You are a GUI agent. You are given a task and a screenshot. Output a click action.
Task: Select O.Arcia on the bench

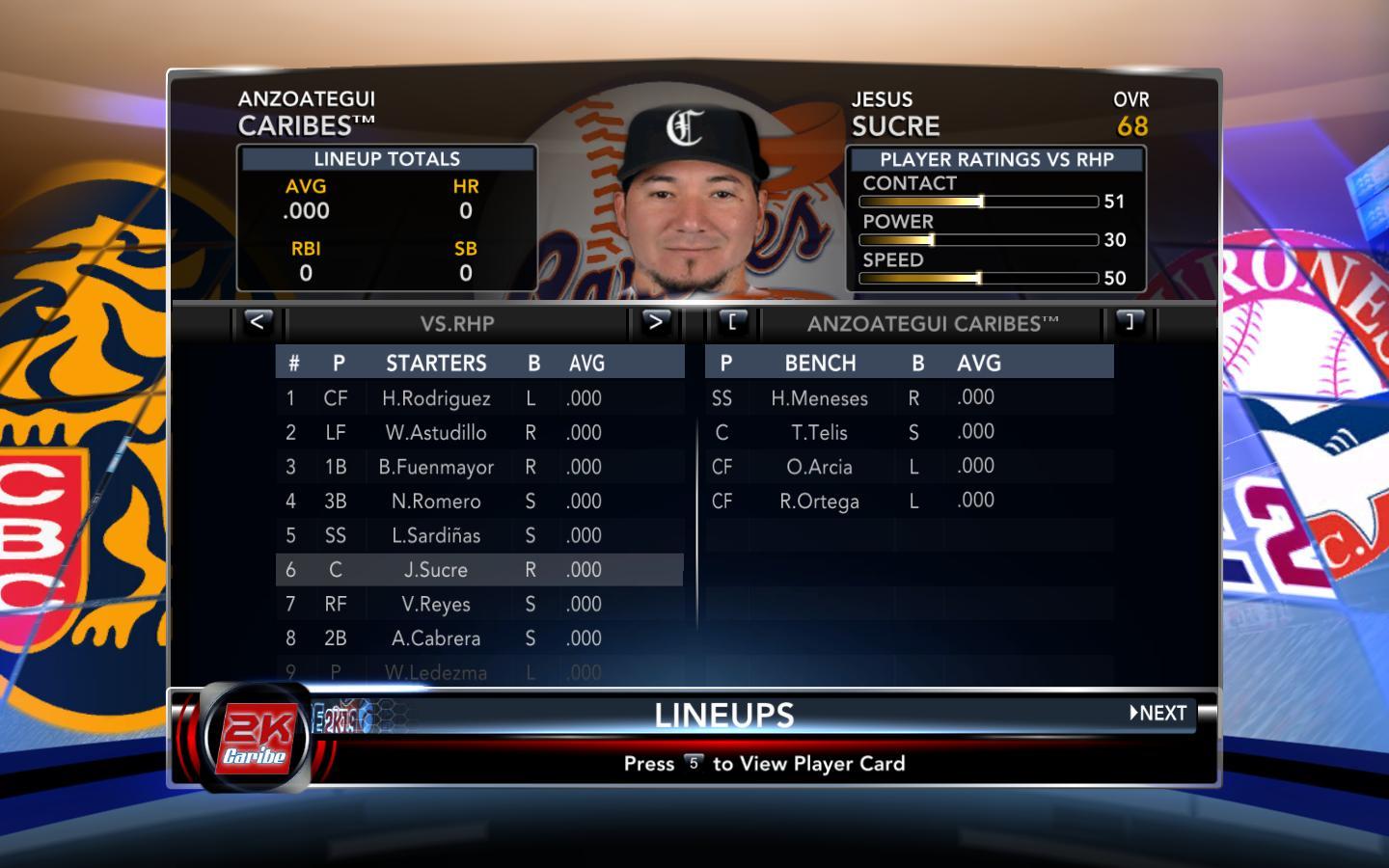point(819,468)
